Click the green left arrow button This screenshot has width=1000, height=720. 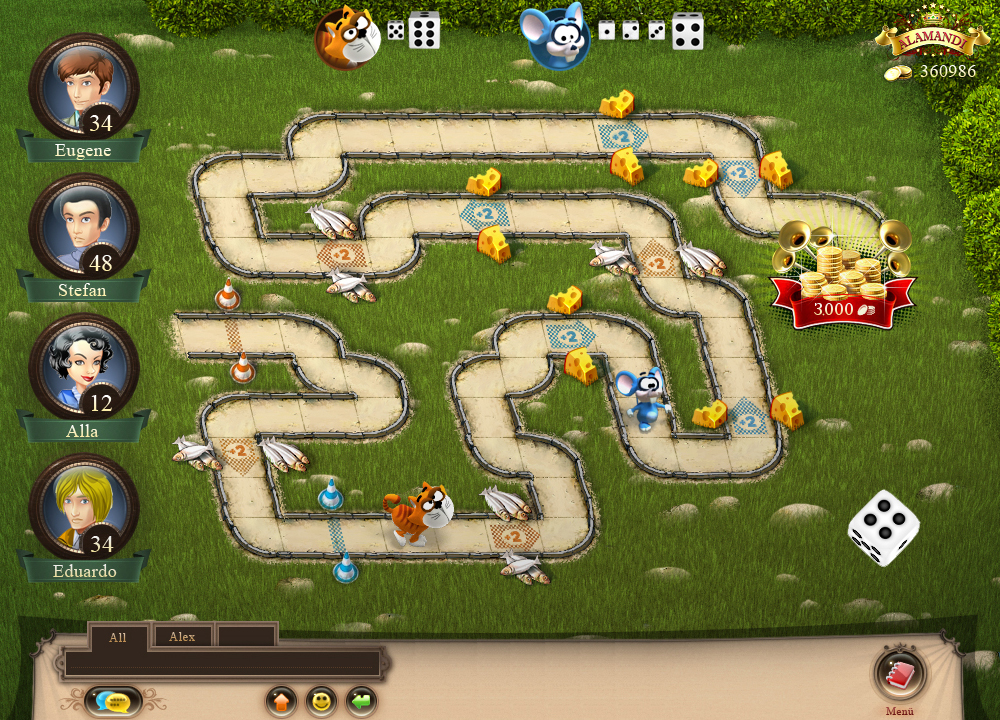[361, 701]
